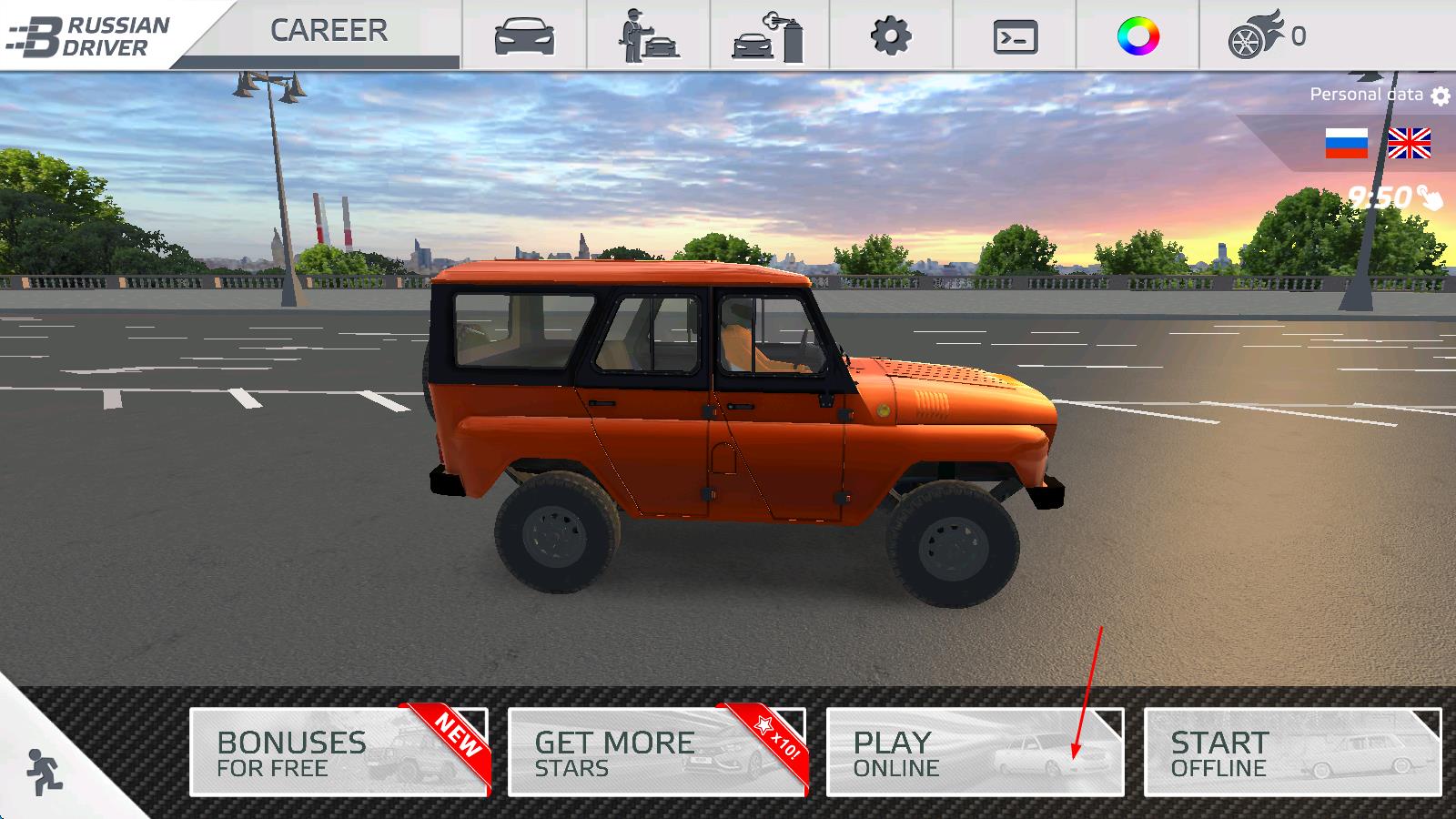Image resolution: width=1456 pixels, height=819 pixels.
Task: Open Personal data settings
Action: point(1379,95)
